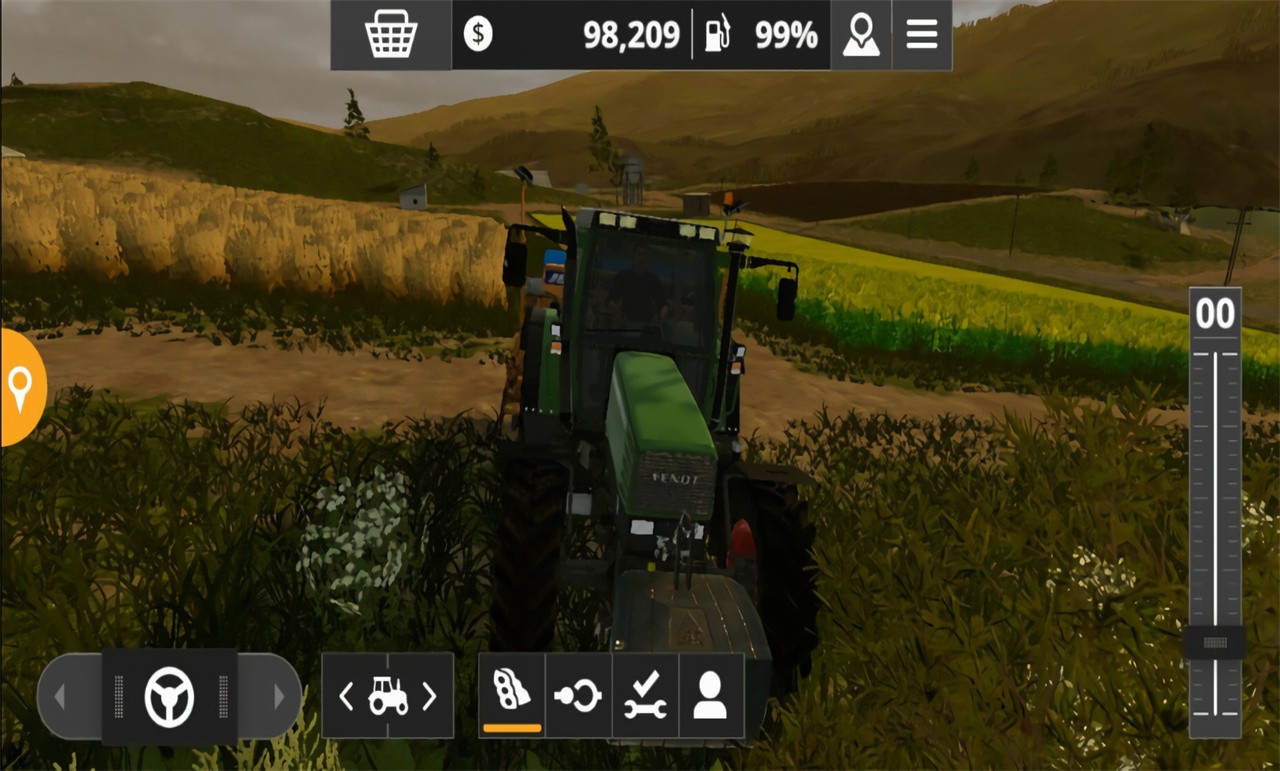Click the dollar coin money icon

coord(479,33)
